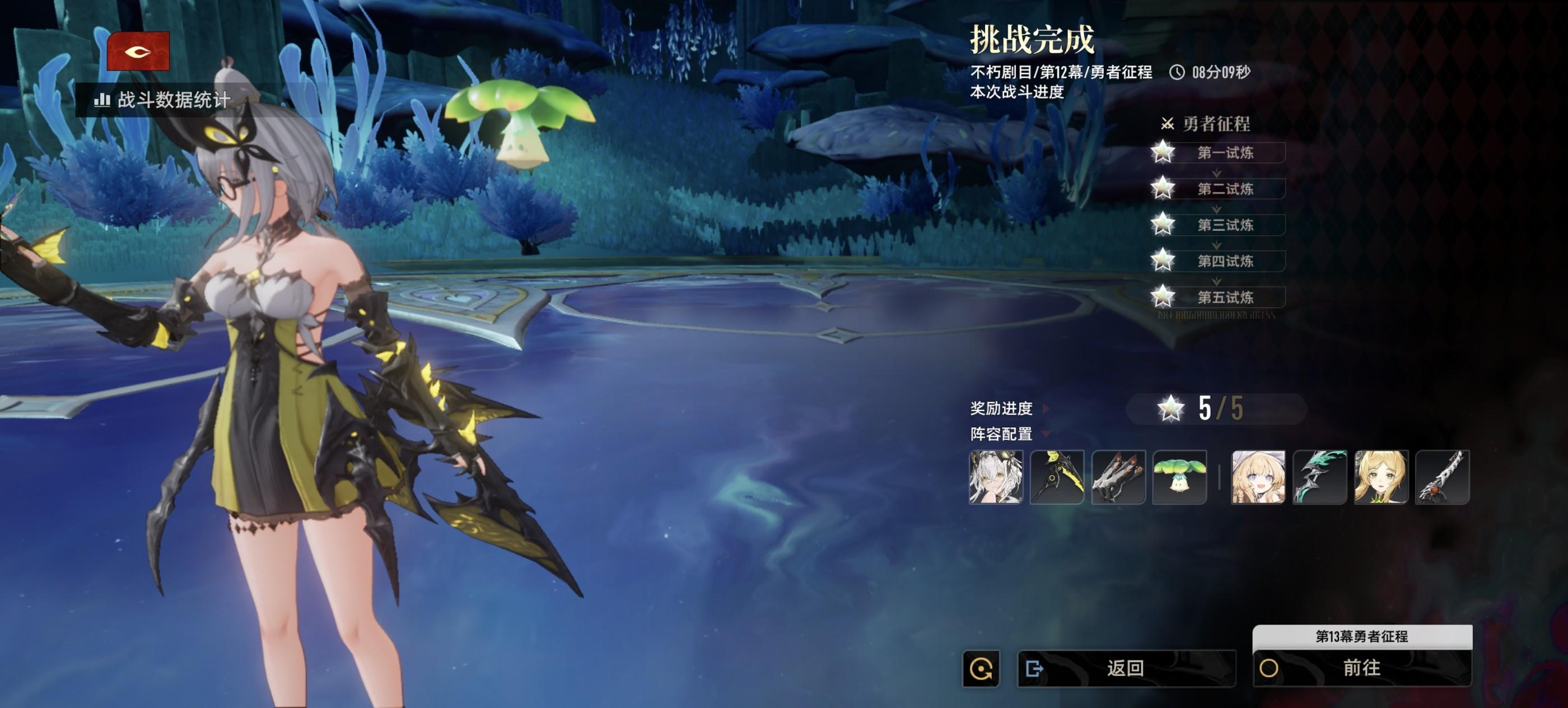Select the blonde girl with white hat portrait
Image resolution: width=1568 pixels, height=708 pixels.
pyautogui.click(x=1258, y=477)
